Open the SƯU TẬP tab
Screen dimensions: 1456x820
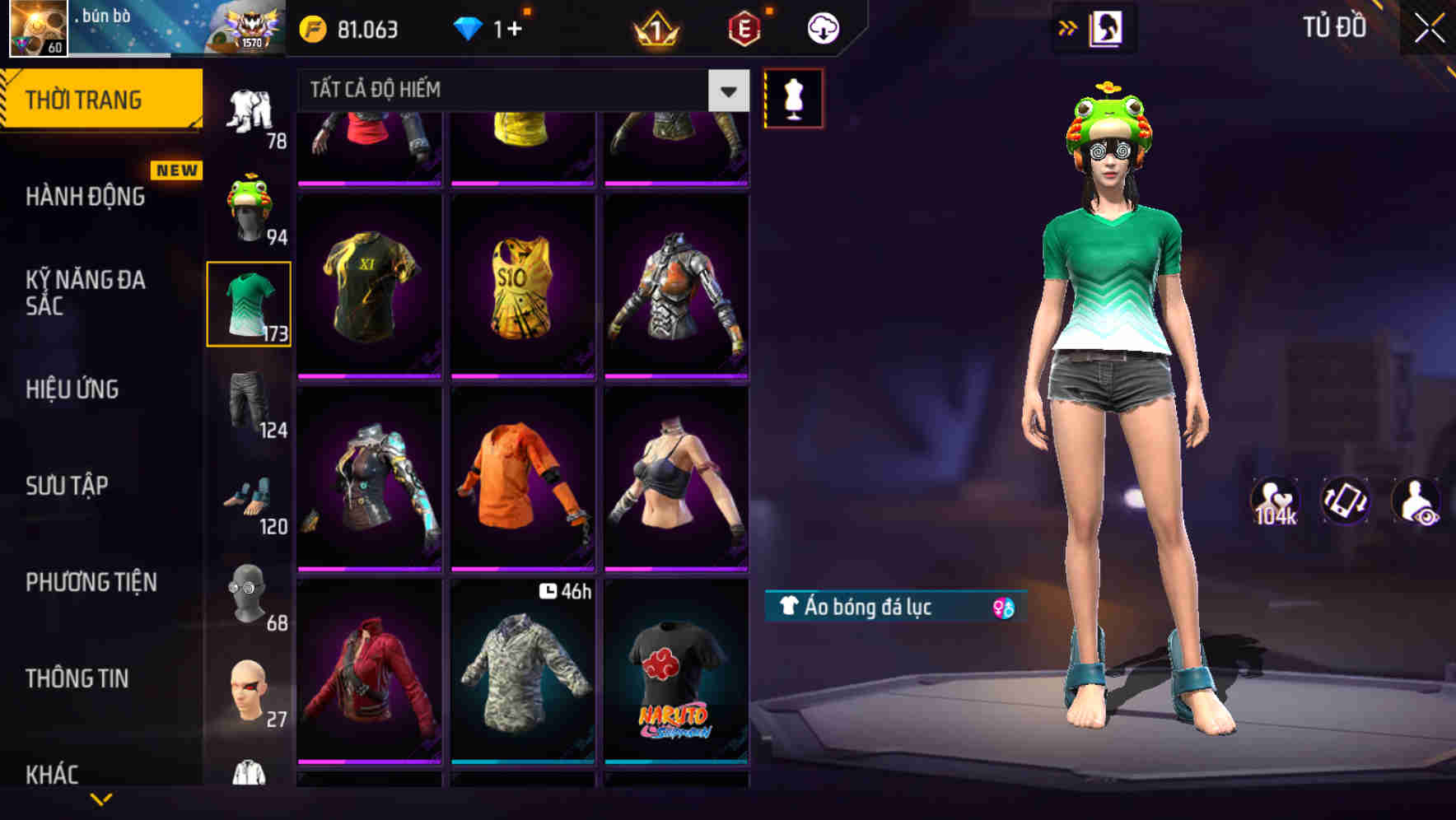pyautogui.click(x=66, y=486)
